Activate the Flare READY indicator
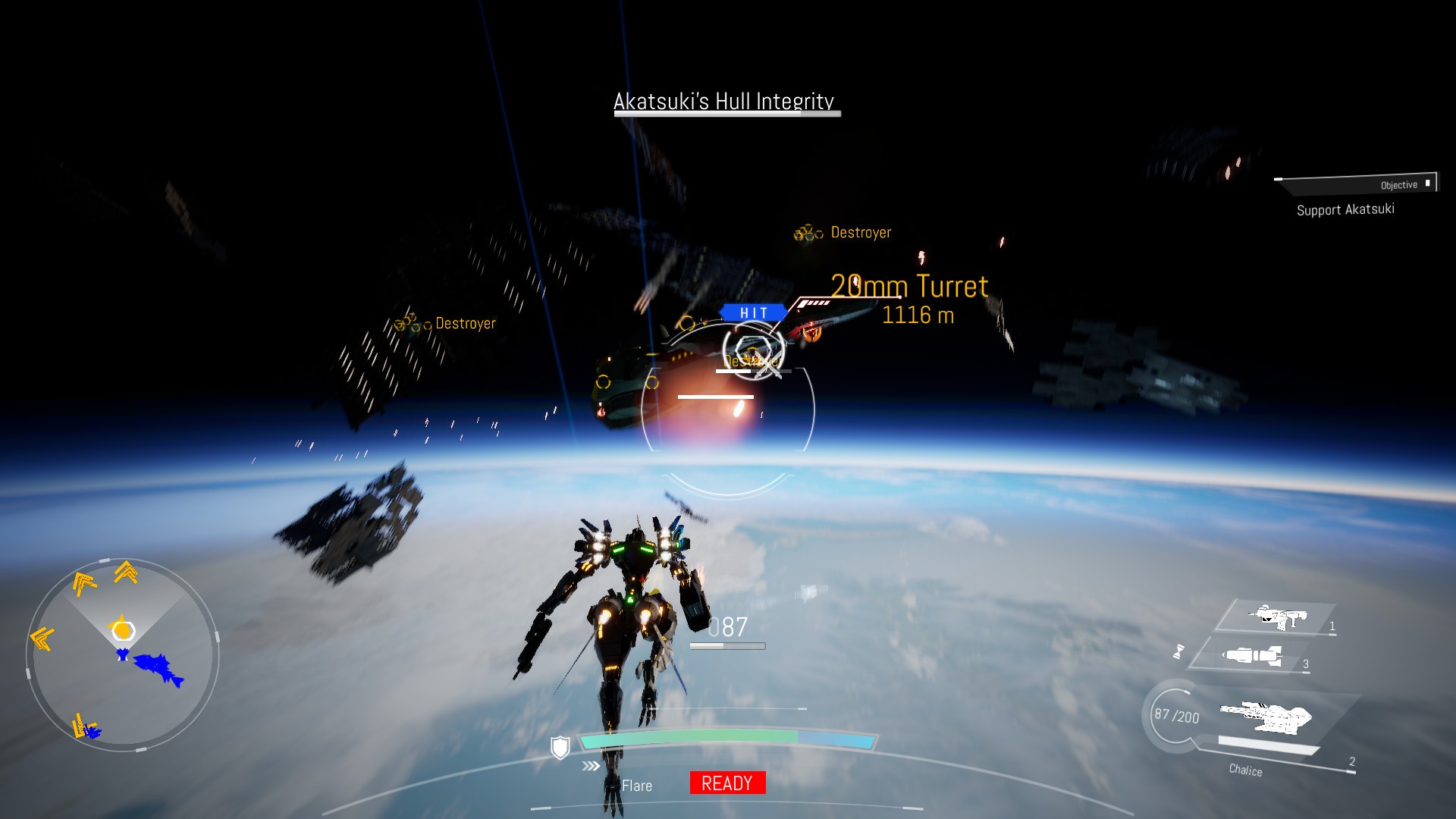This screenshot has width=1456, height=819. click(x=727, y=783)
